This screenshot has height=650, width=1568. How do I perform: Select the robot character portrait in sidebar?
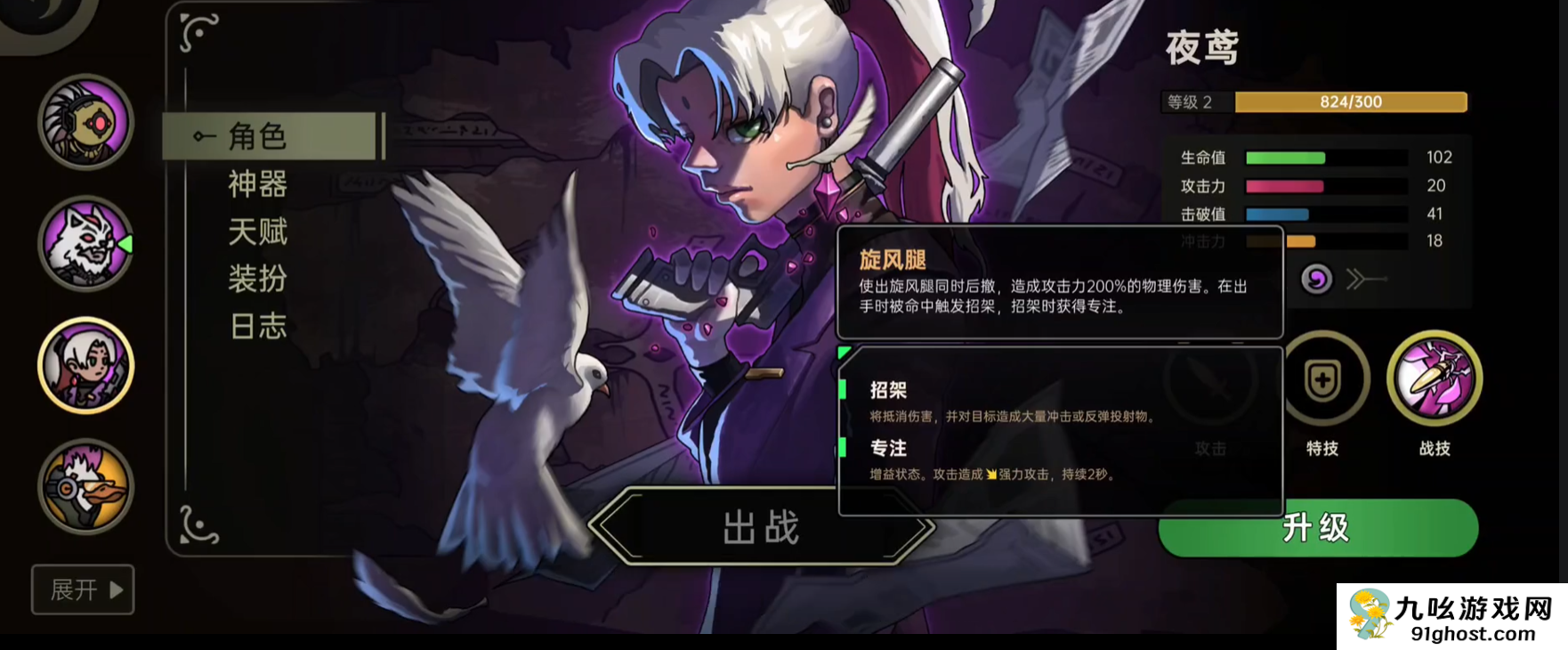coord(85,122)
